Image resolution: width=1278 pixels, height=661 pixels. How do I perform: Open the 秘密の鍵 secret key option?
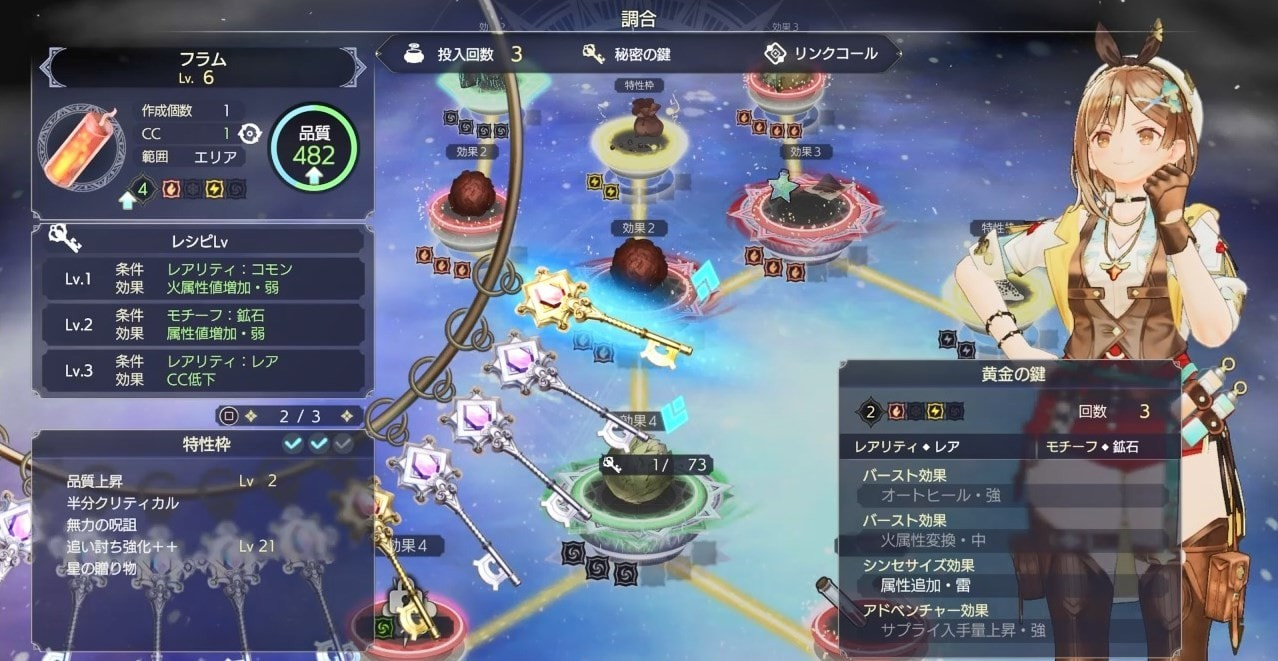click(x=627, y=54)
